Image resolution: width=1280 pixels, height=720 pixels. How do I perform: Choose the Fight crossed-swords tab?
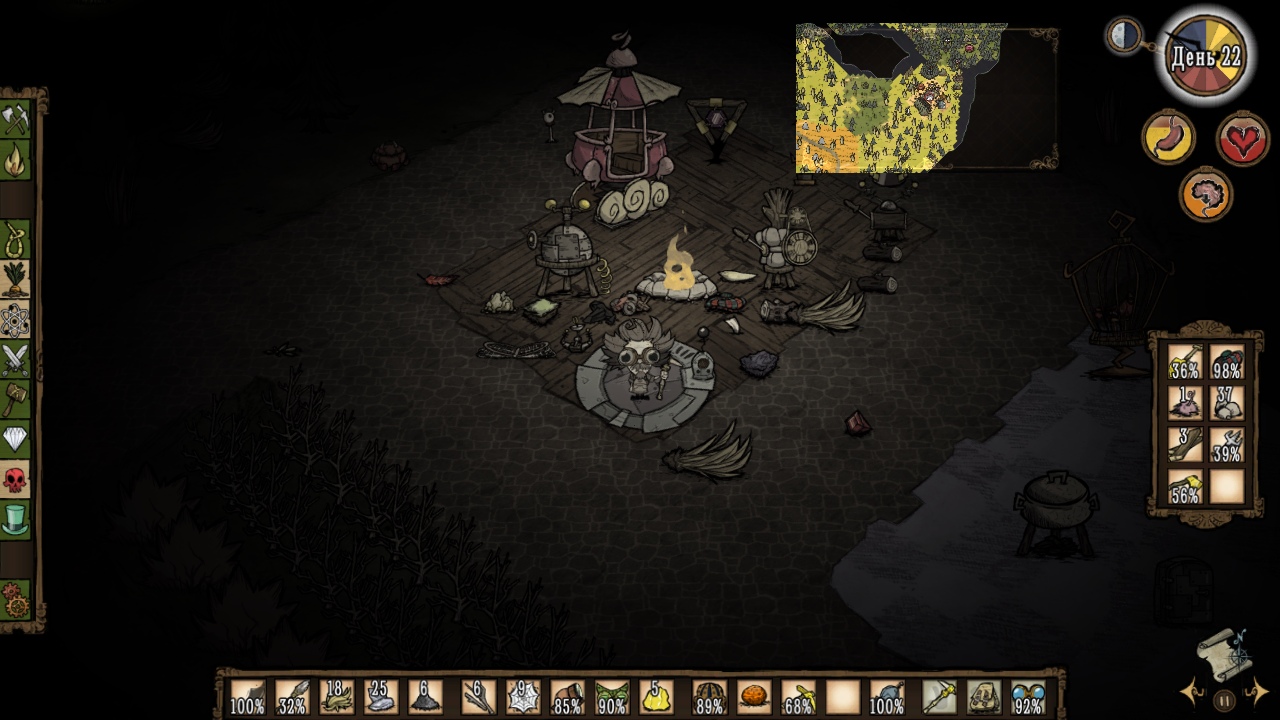[16, 360]
